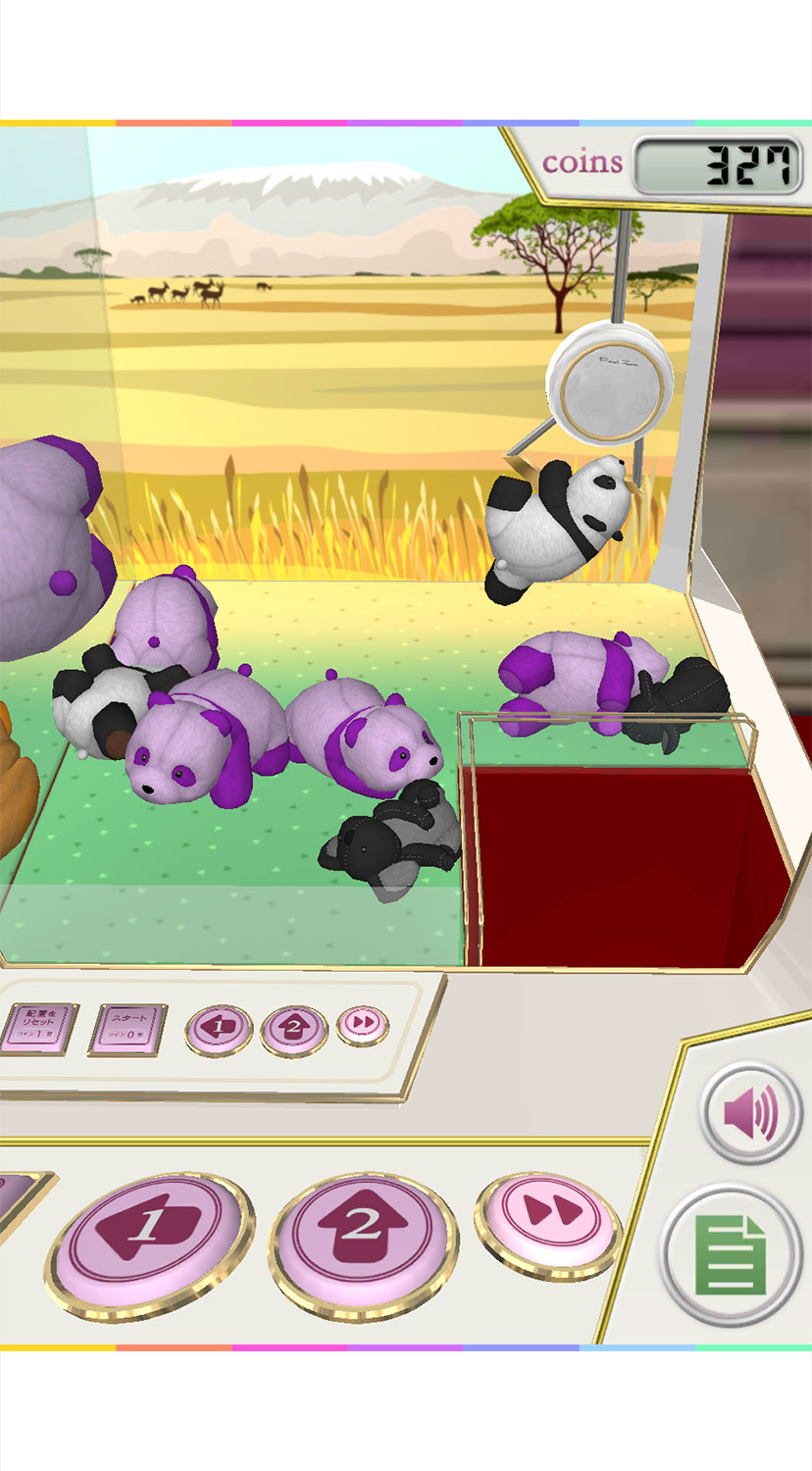The height and width of the screenshot is (1471, 812).
Task: Push the large left-arrow 1 button
Action: [x=149, y=1230]
